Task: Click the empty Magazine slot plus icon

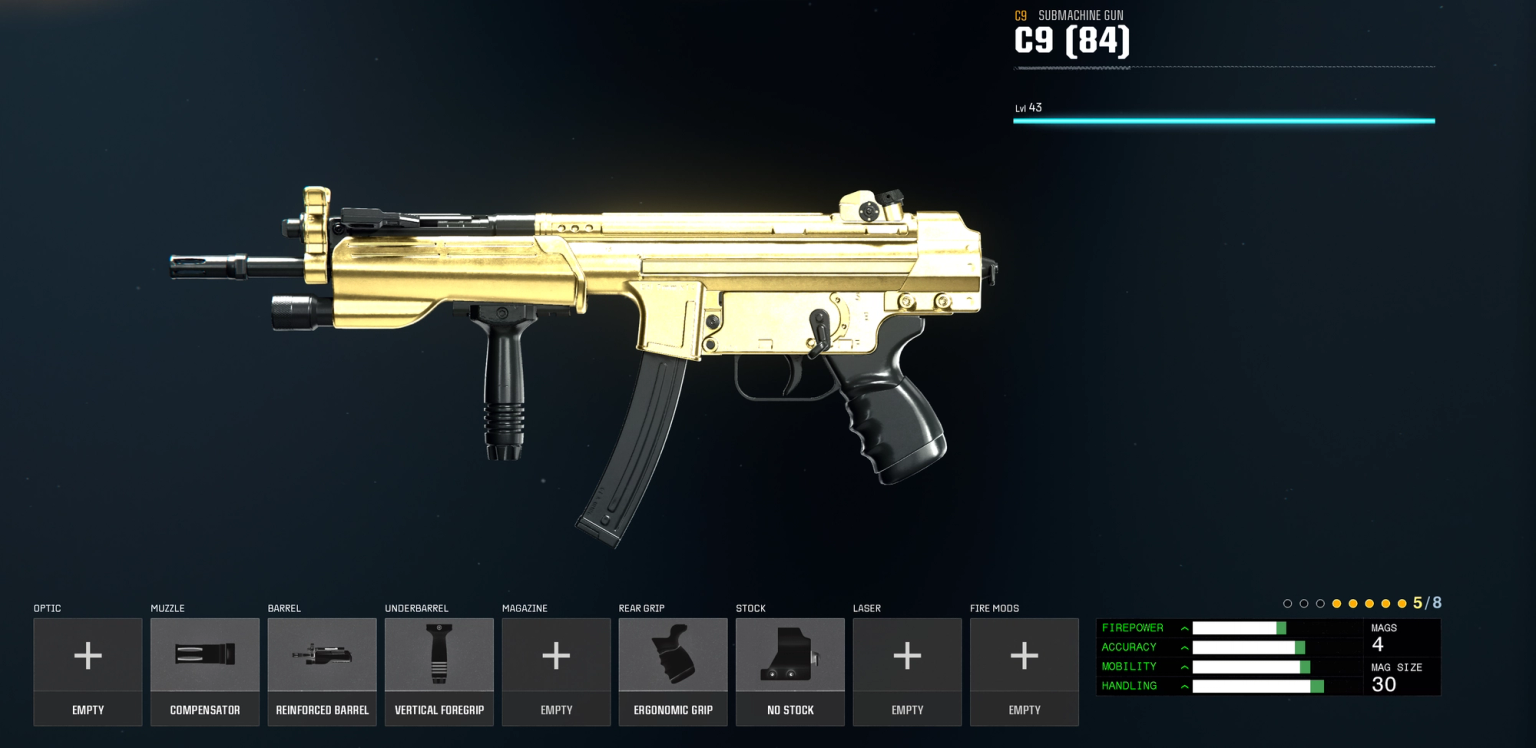Action: coord(556,655)
